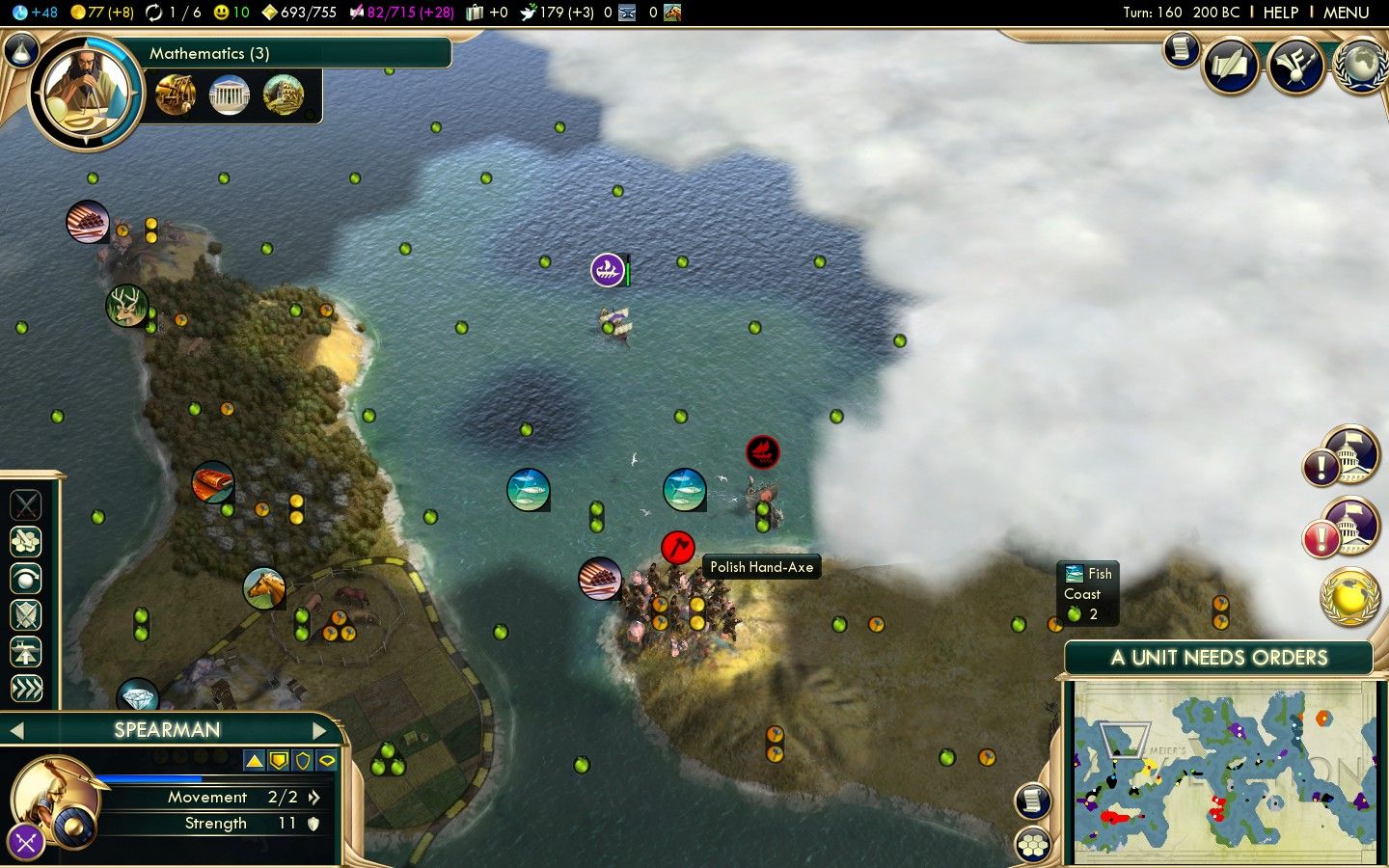Open the MENU
Viewport: 1389px width, 868px height.
1347,13
